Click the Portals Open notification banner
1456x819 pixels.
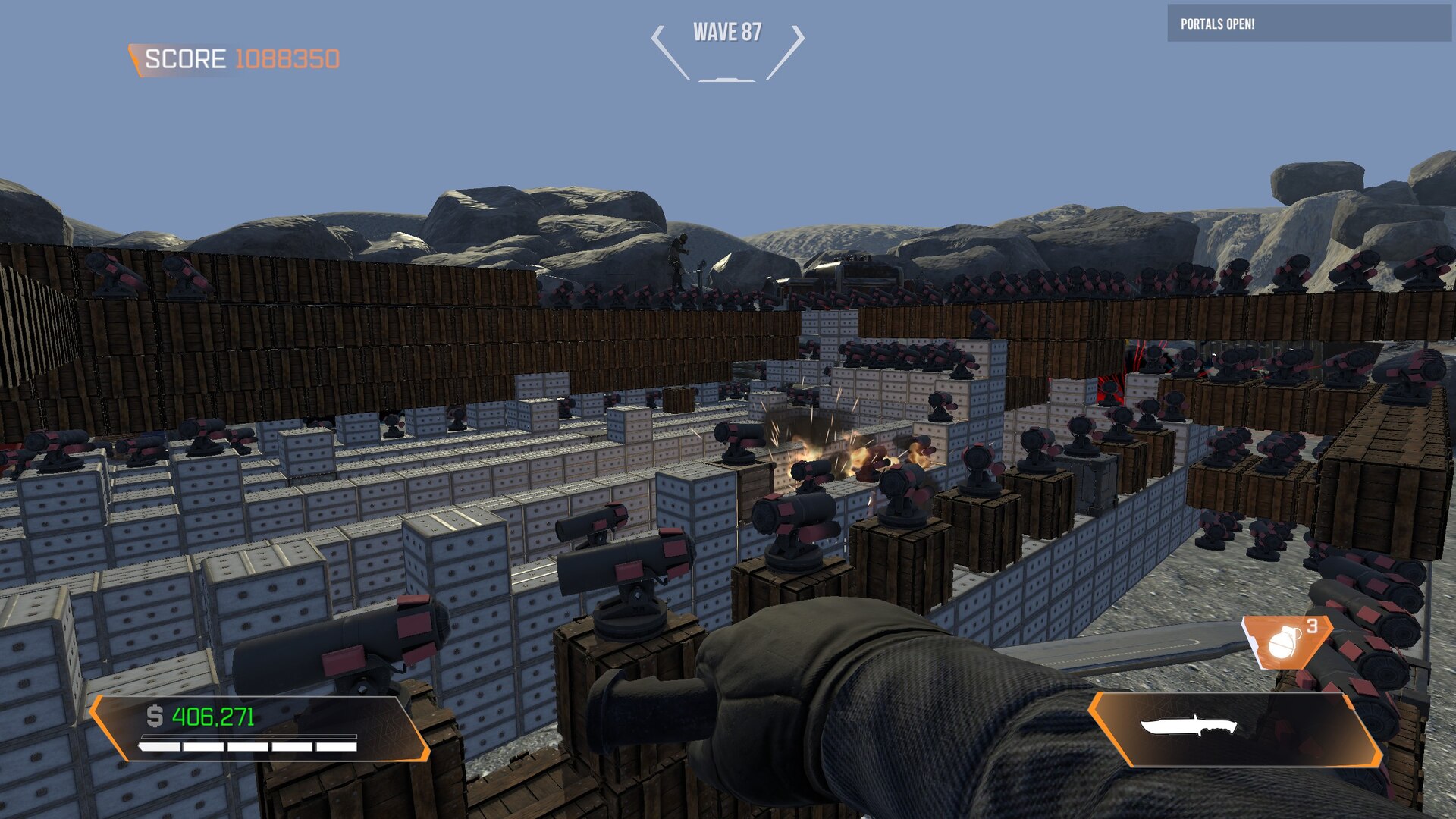click(x=1308, y=24)
